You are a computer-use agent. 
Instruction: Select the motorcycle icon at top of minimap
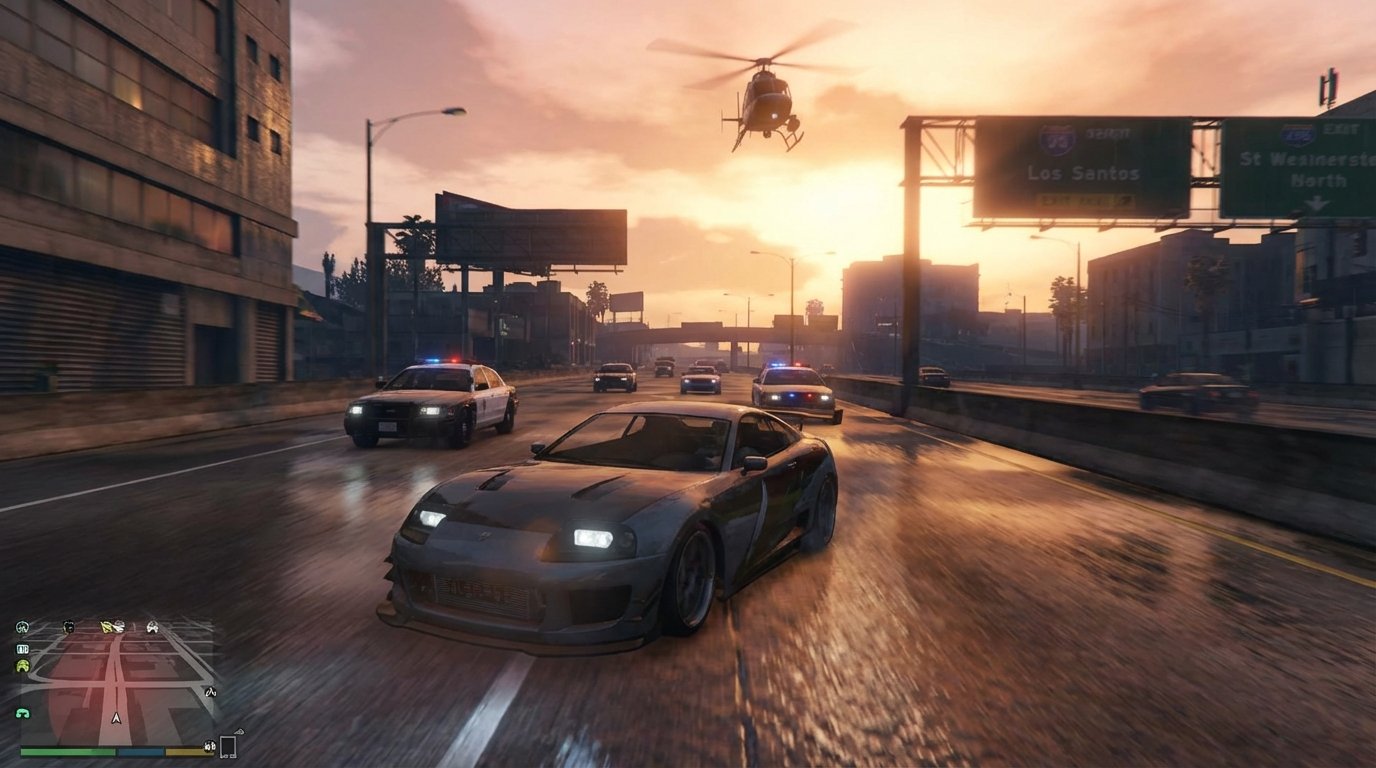click(x=22, y=626)
